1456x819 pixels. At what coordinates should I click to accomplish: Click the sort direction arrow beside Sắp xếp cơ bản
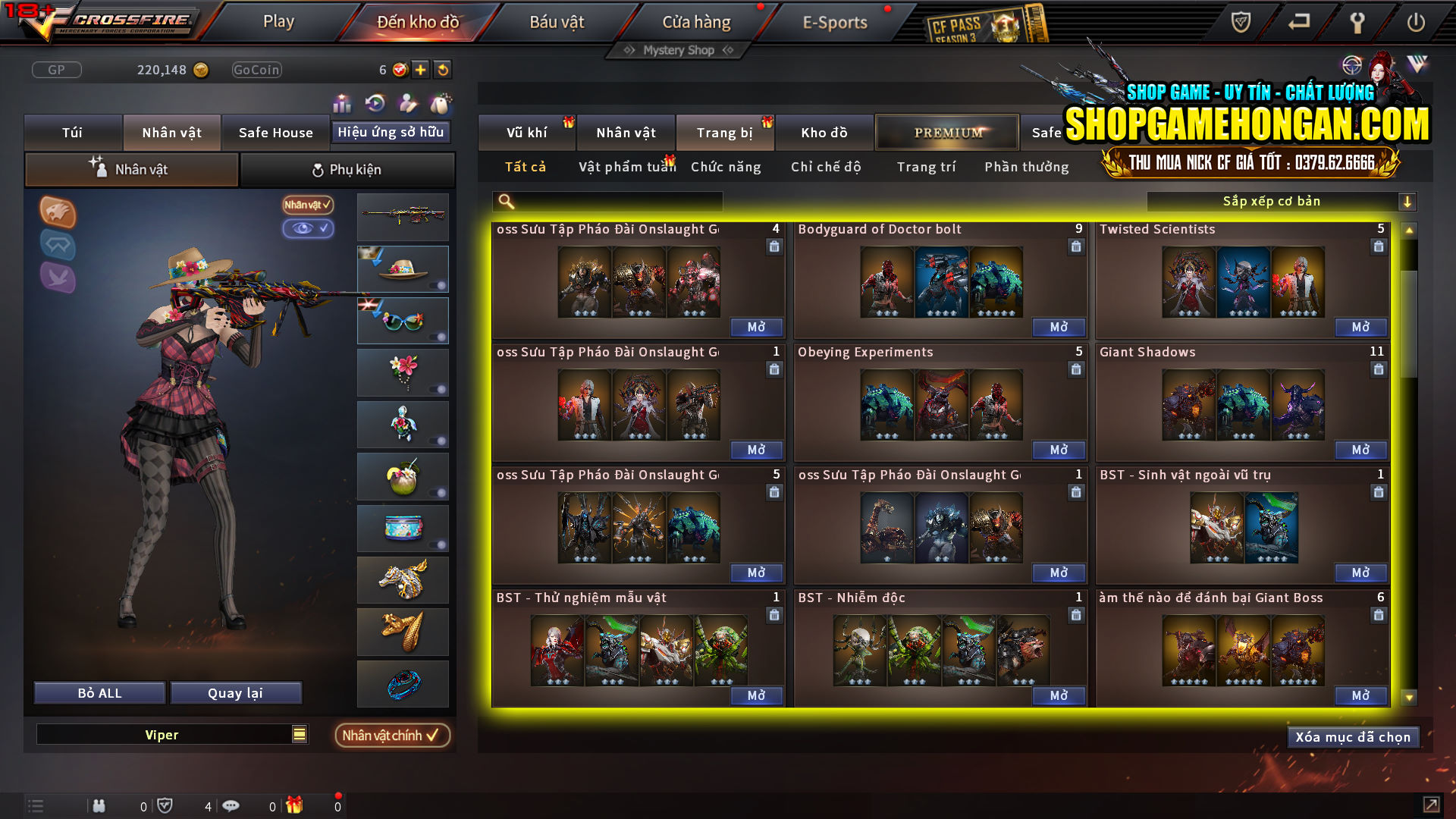pyautogui.click(x=1408, y=201)
